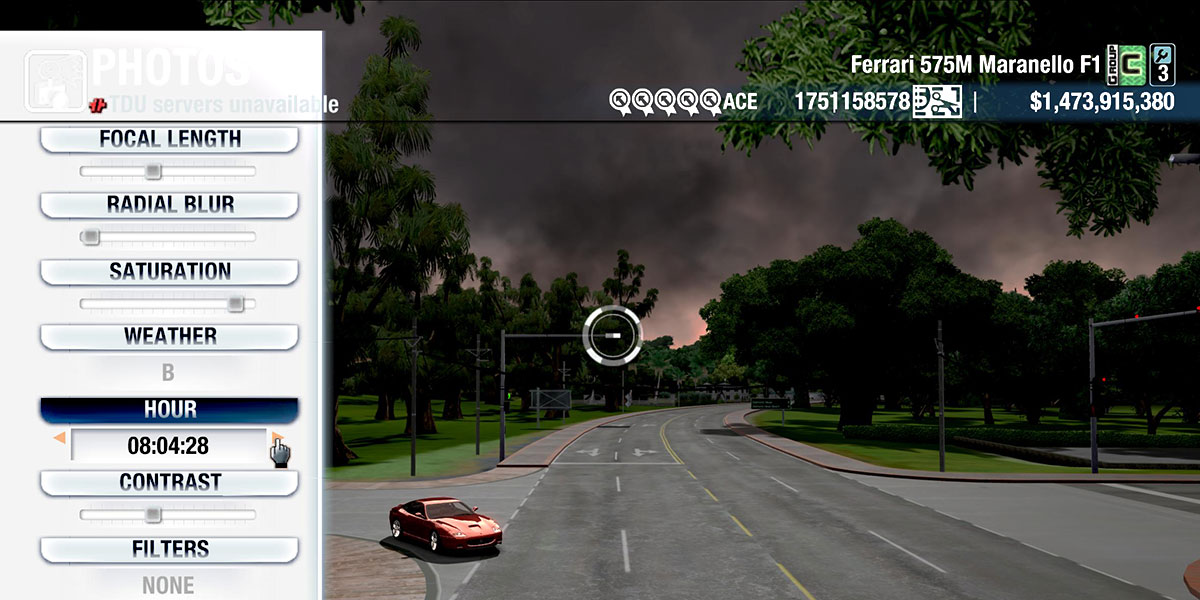Highlight the Hour option

[169, 410]
